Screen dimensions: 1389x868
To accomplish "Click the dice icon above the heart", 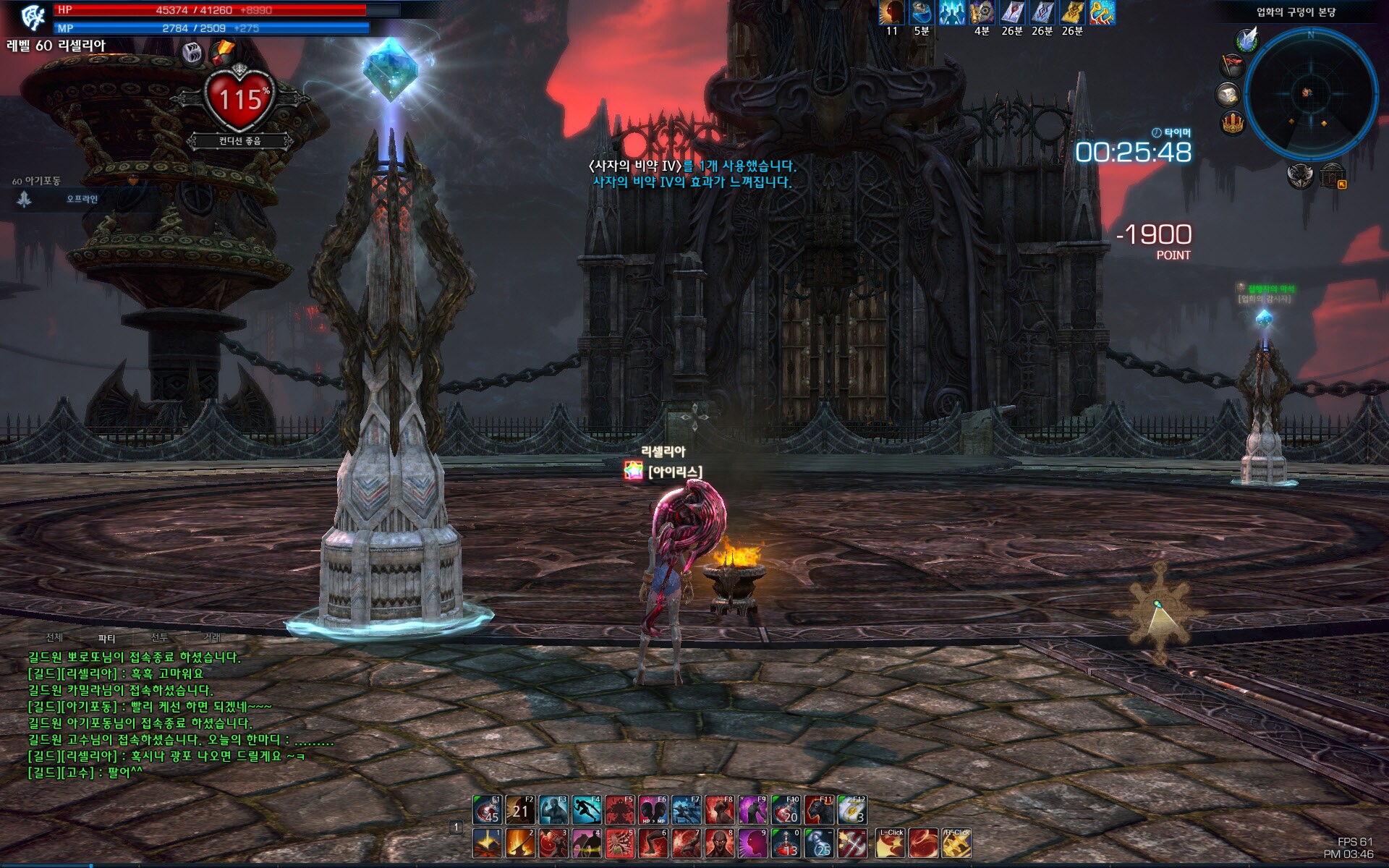I will pos(192,53).
